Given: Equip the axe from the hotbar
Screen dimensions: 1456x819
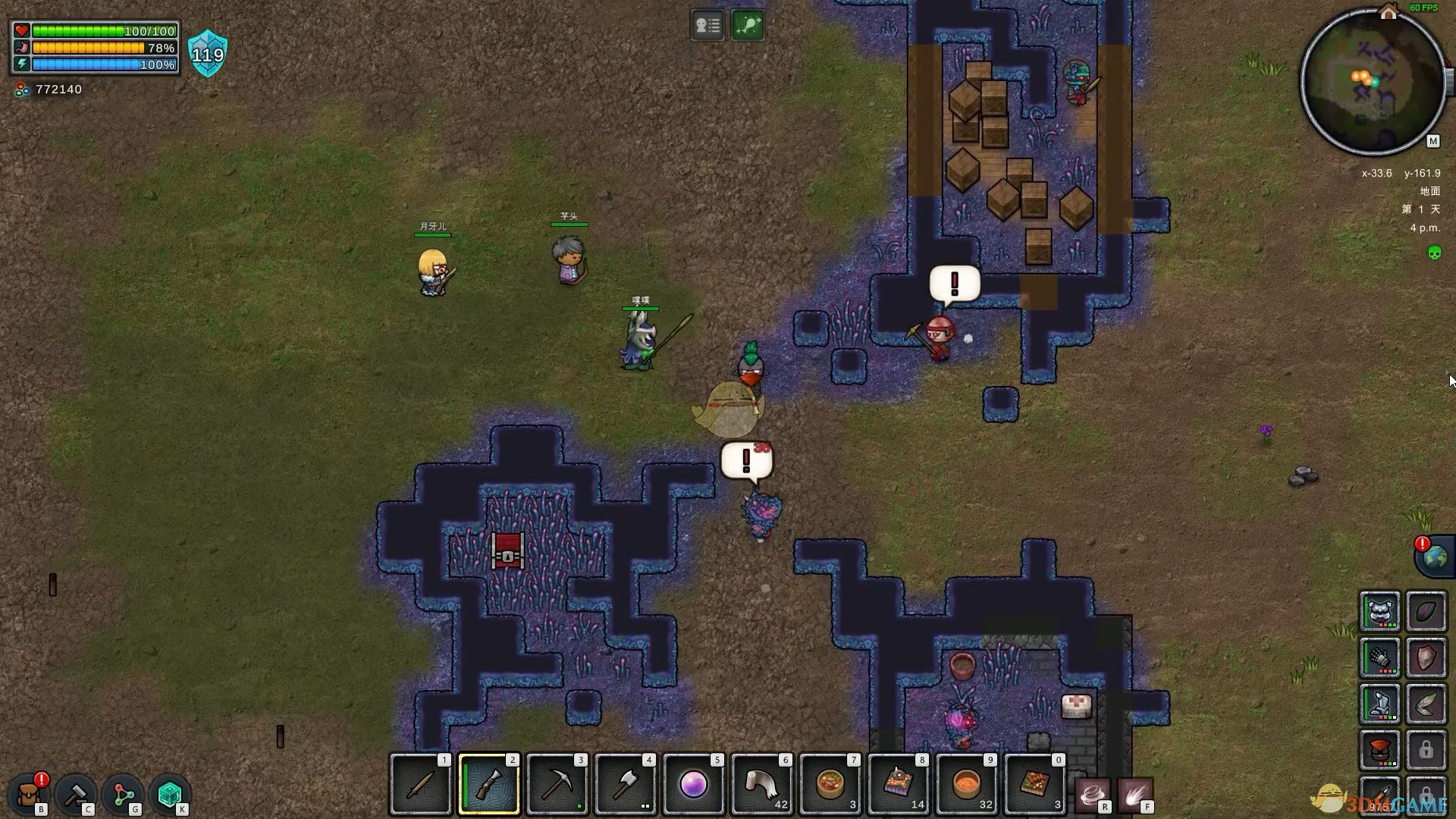Looking at the screenshot, I should [x=626, y=784].
